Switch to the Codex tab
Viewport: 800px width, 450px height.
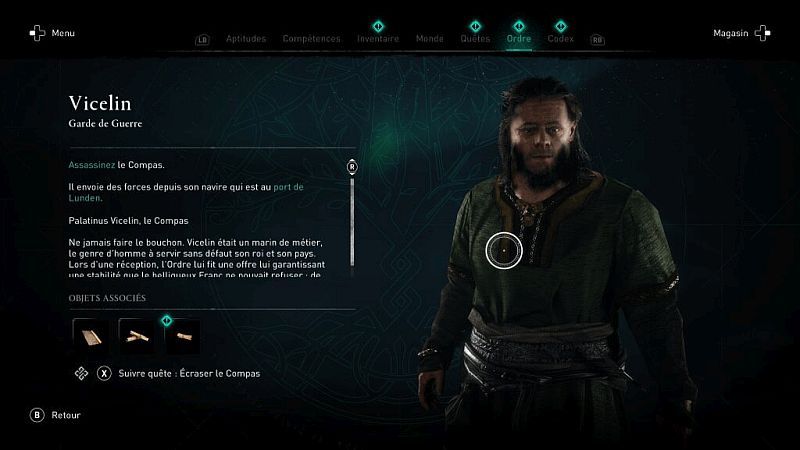[x=560, y=39]
